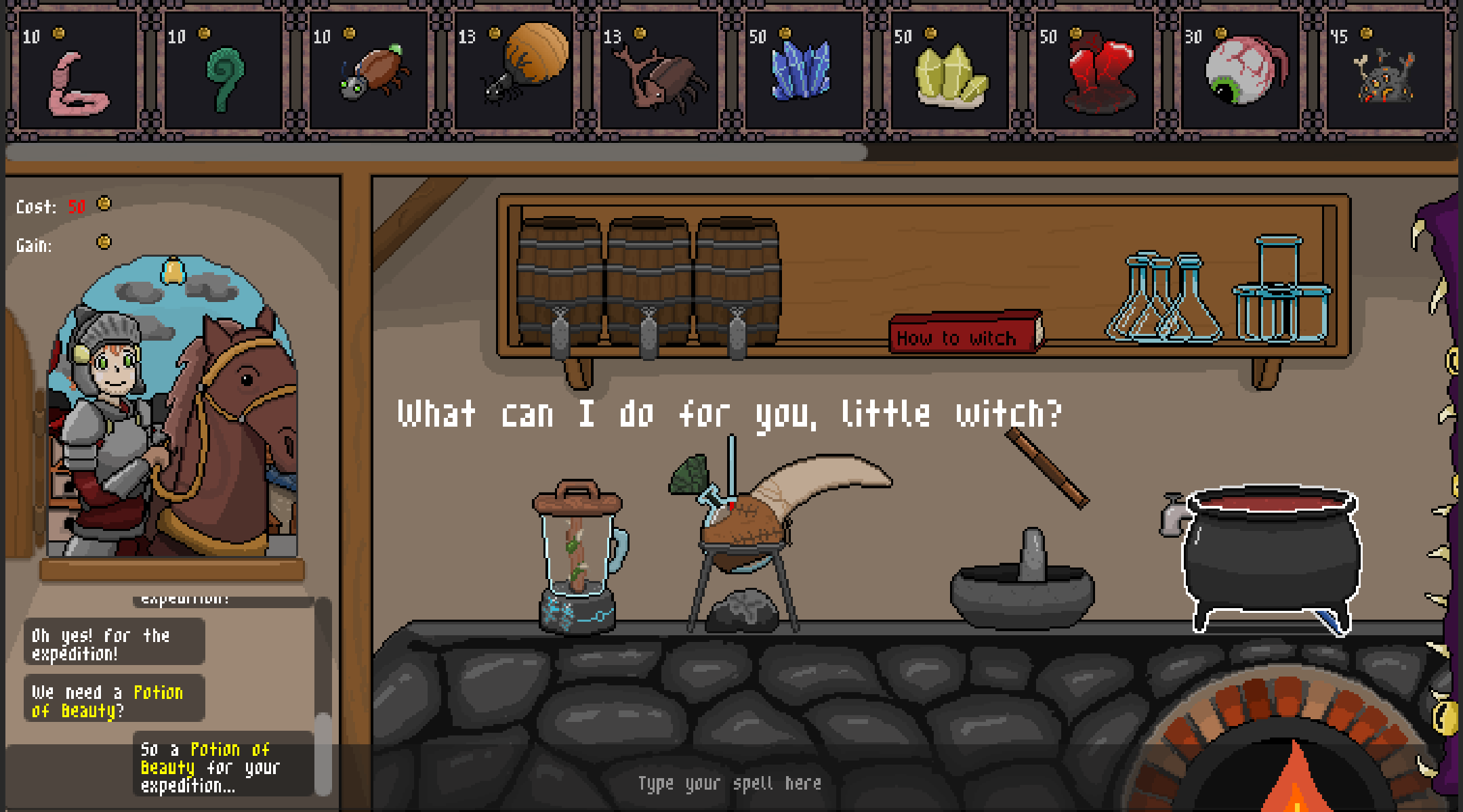Use the blender appliance
1463x812 pixels.
tap(578, 555)
